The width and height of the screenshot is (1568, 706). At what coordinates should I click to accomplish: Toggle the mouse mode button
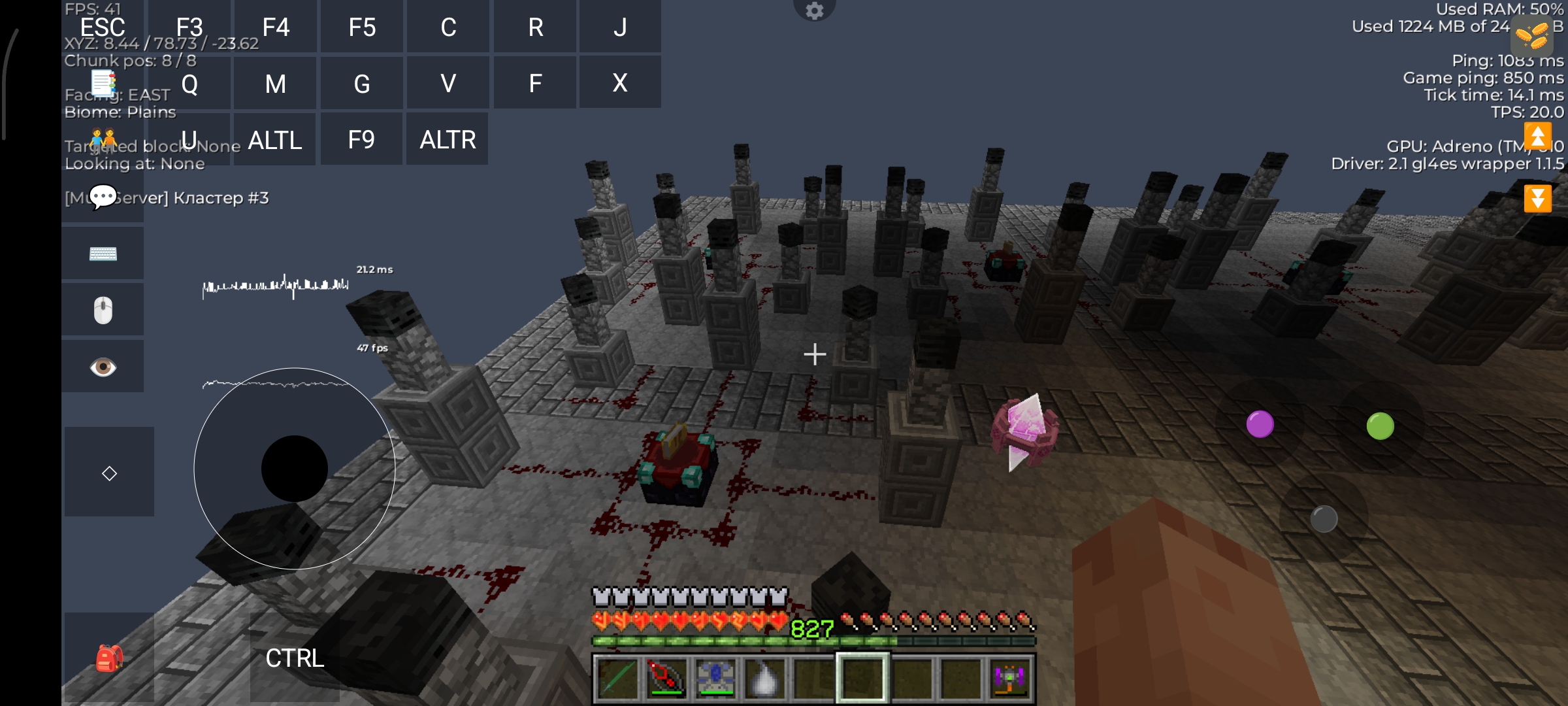pyautogui.click(x=103, y=310)
